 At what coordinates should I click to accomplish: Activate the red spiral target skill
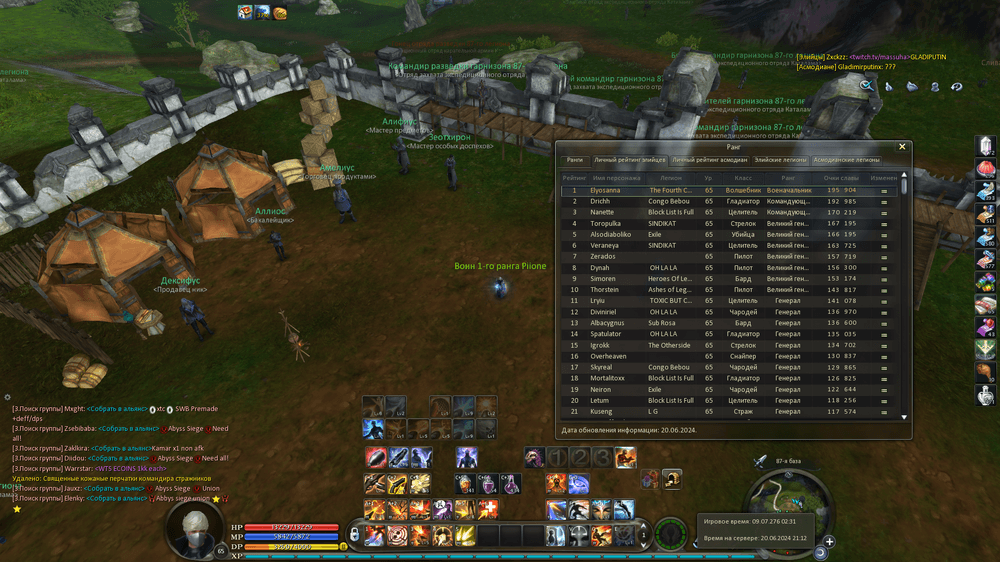[397, 536]
